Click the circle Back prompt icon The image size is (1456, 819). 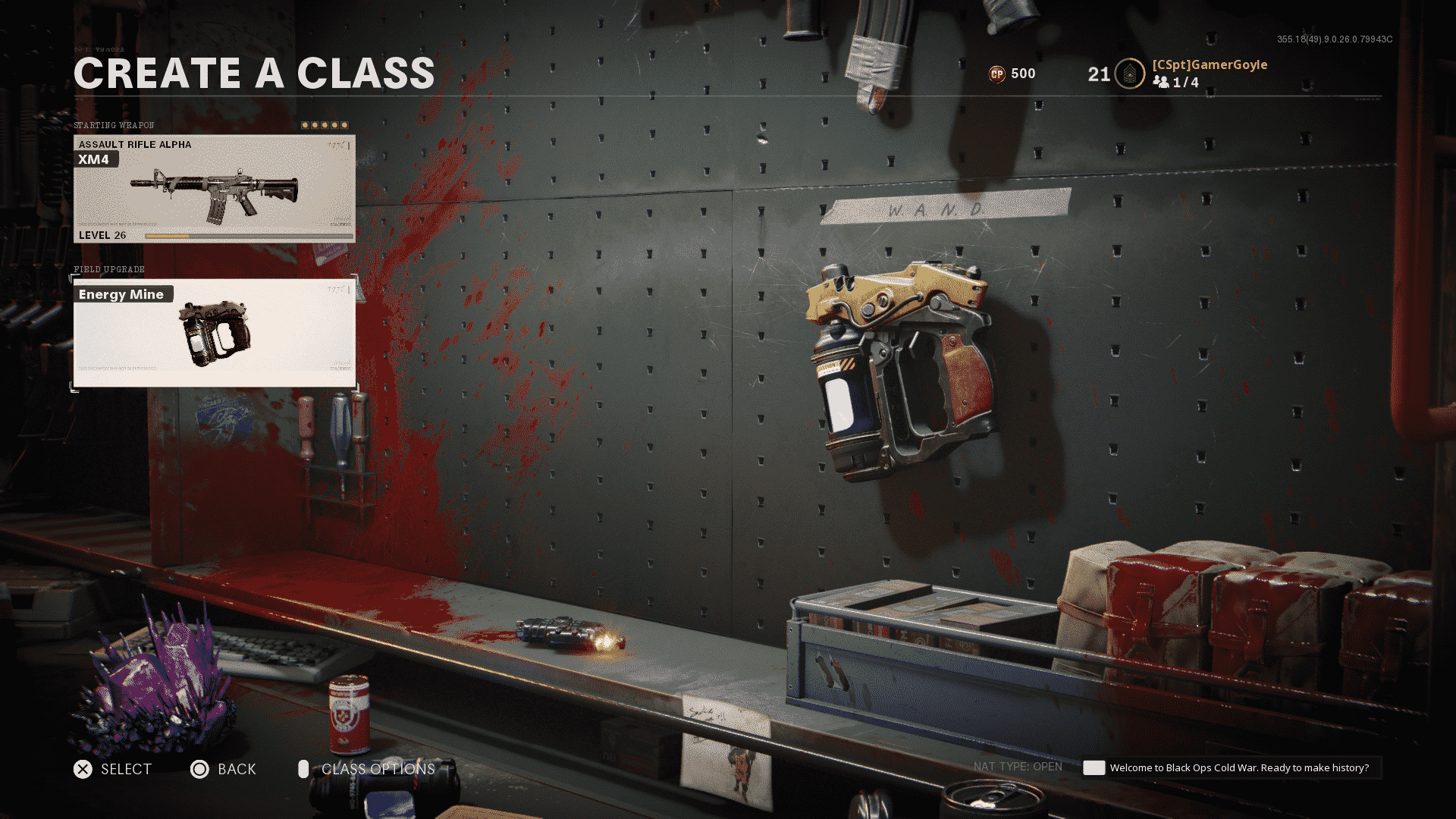[201, 769]
